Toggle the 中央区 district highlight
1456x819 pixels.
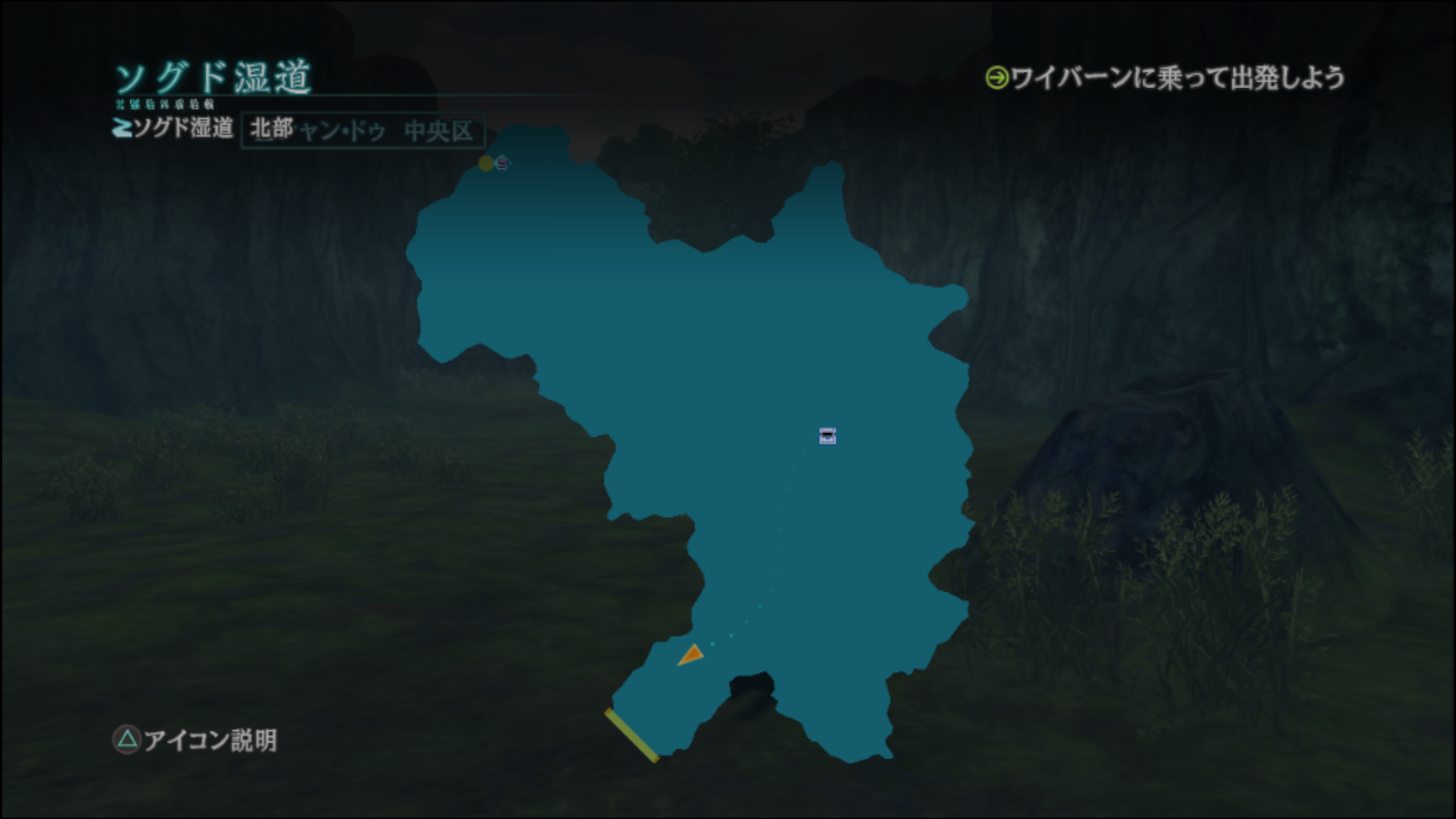tap(440, 129)
